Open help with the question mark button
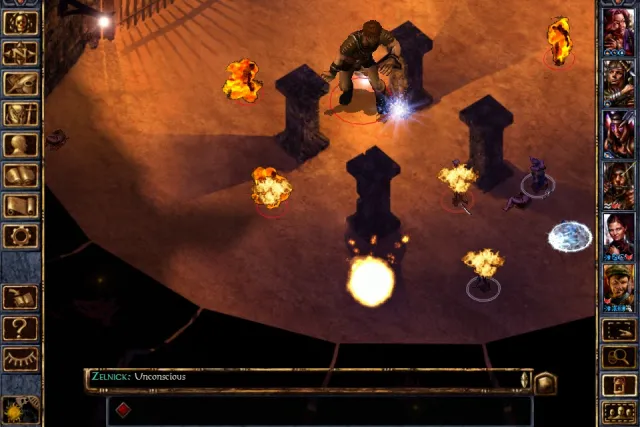Image resolution: width=640 pixels, height=427 pixels. click(x=20, y=328)
